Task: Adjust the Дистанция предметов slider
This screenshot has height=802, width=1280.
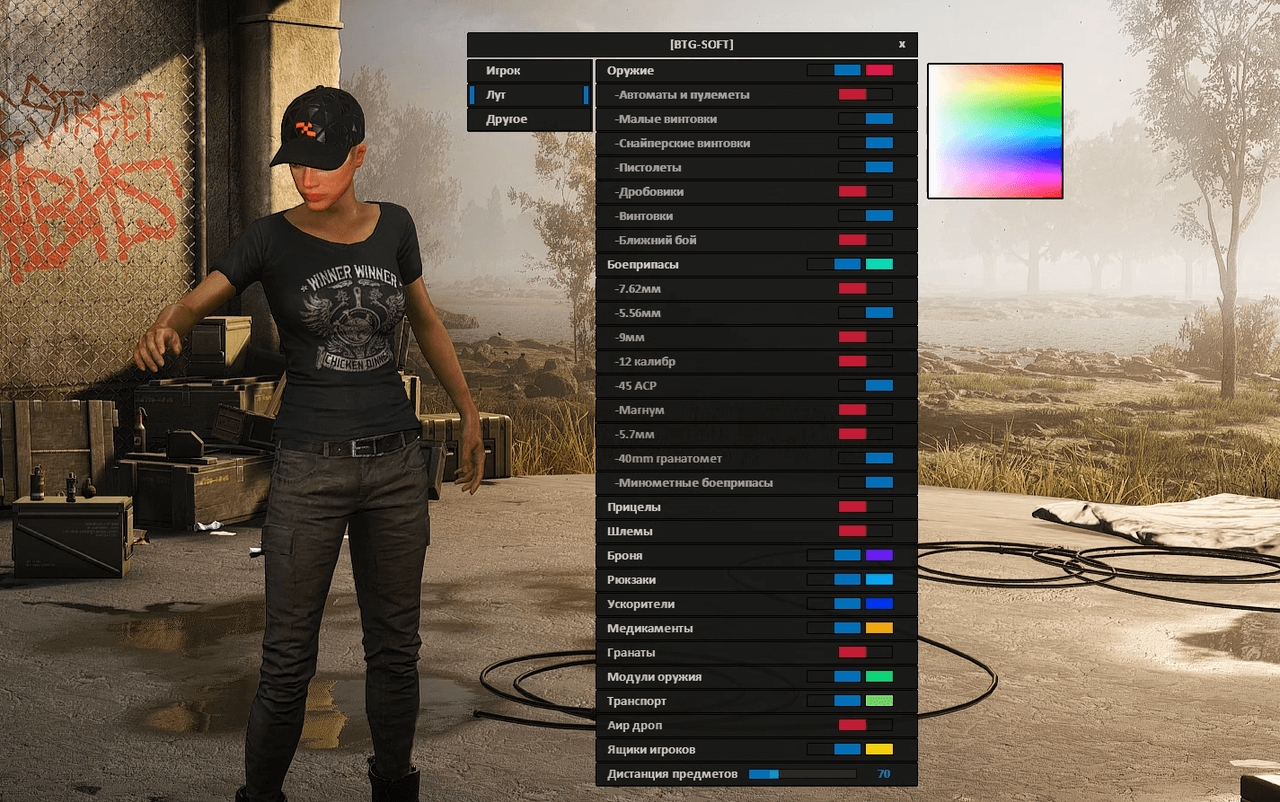Action: [x=800, y=773]
